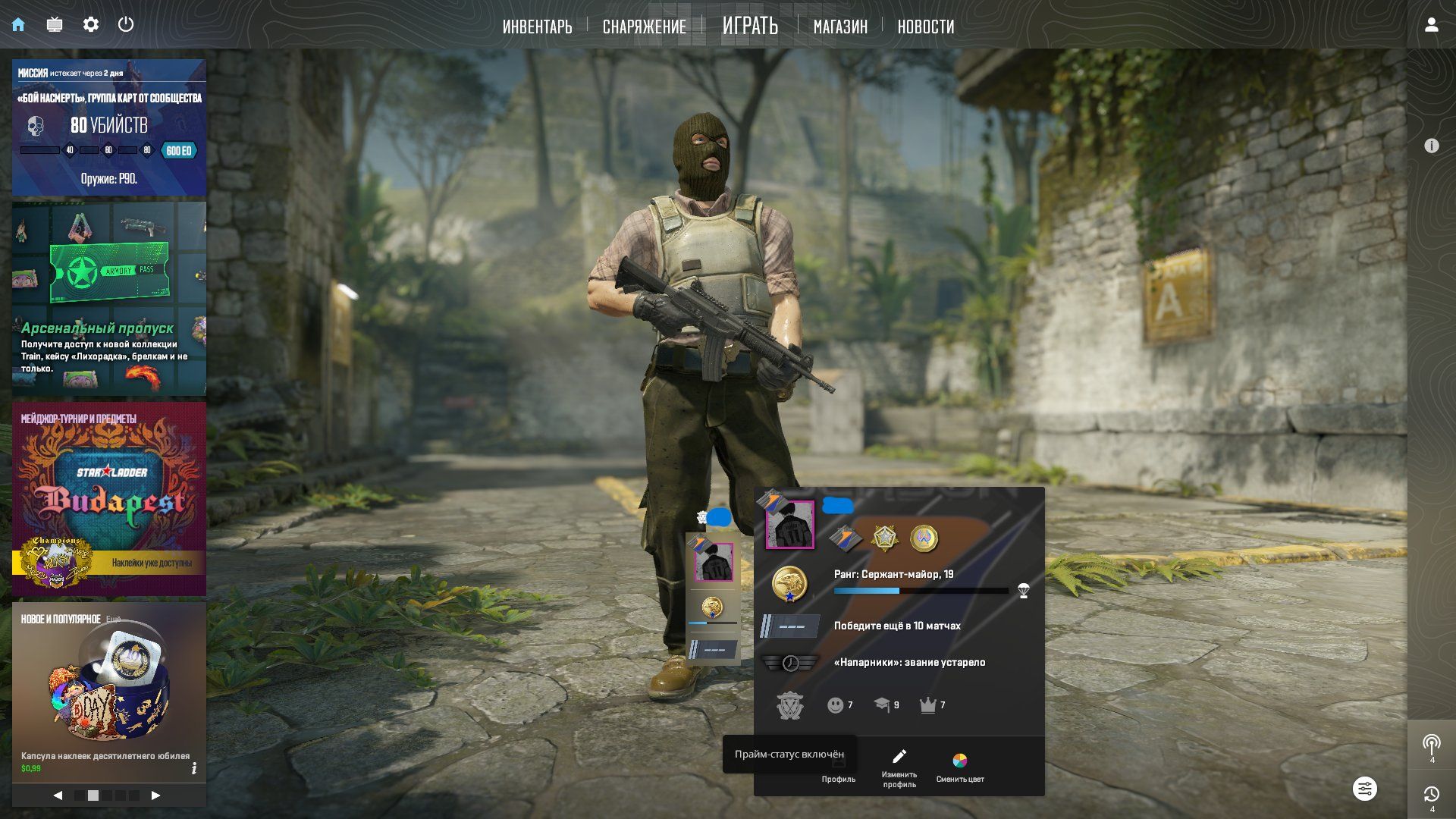The image size is (1456, 819).
Task: Open the round sliders settings button
Action: click(x=1364, y=789)
